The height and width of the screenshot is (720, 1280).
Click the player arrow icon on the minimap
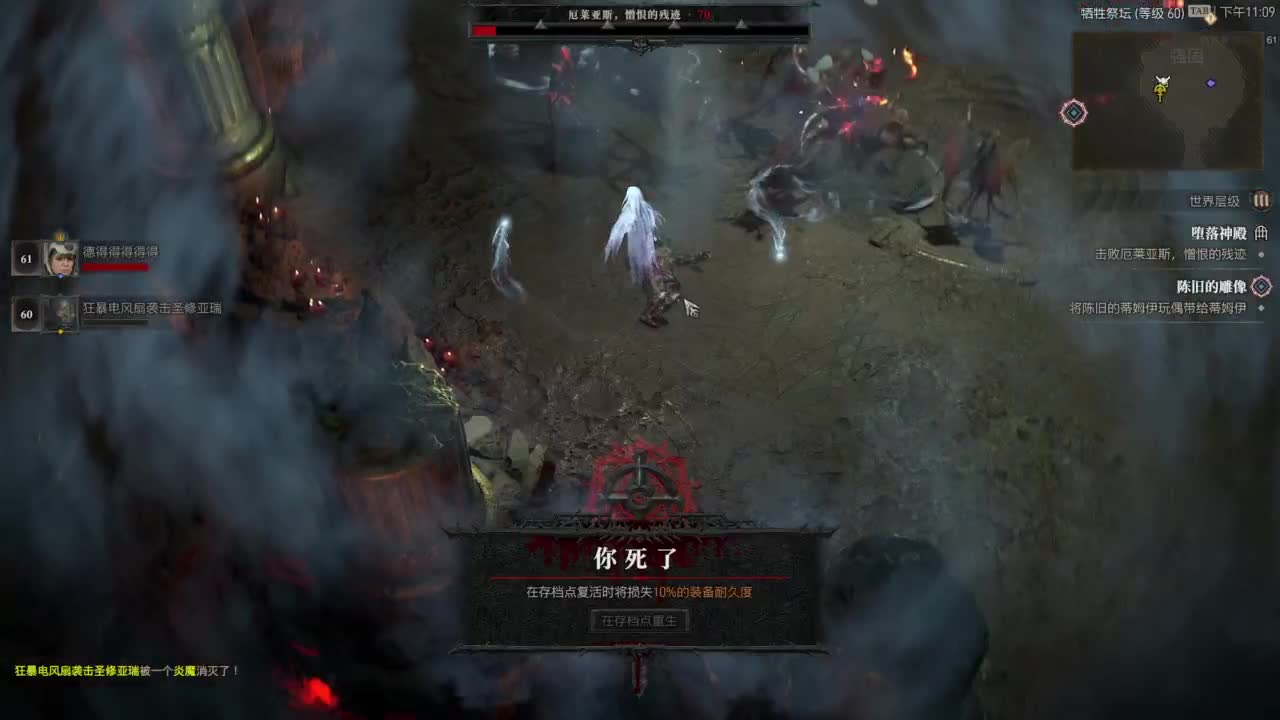[x=1161, y=80]
